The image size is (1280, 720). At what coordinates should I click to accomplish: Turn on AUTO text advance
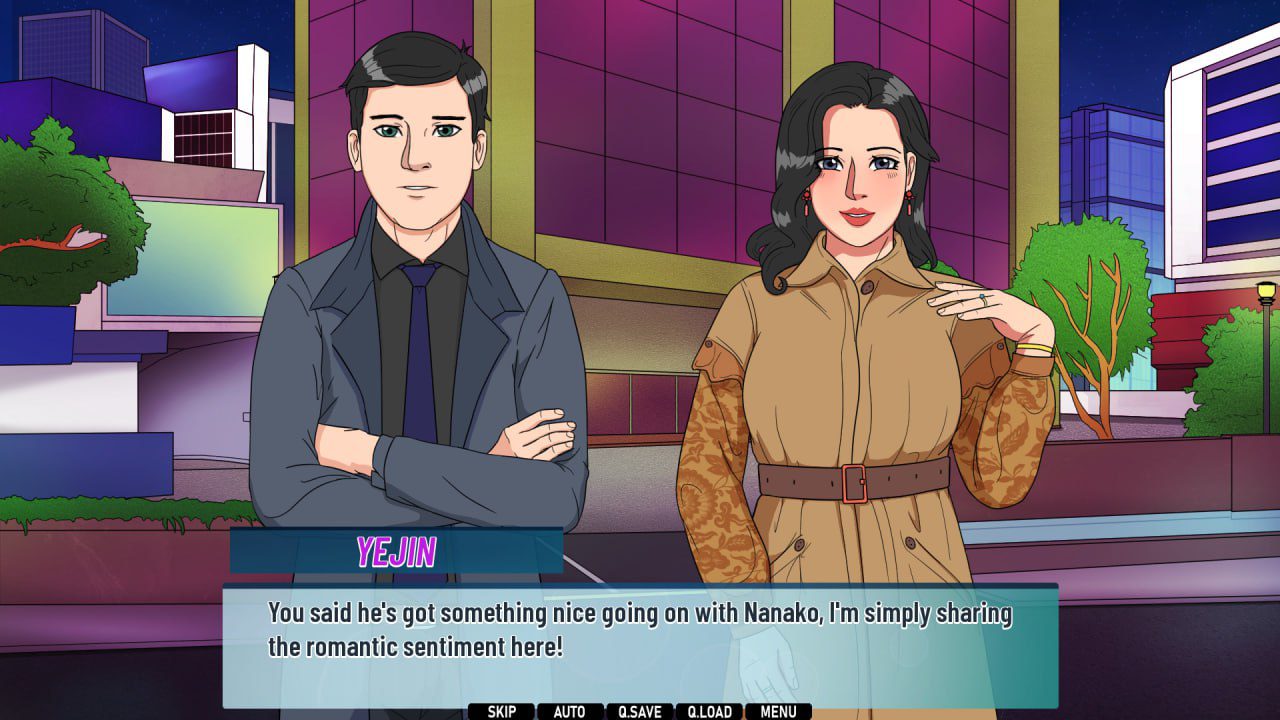pyautogui.click(x=569, y=711)
